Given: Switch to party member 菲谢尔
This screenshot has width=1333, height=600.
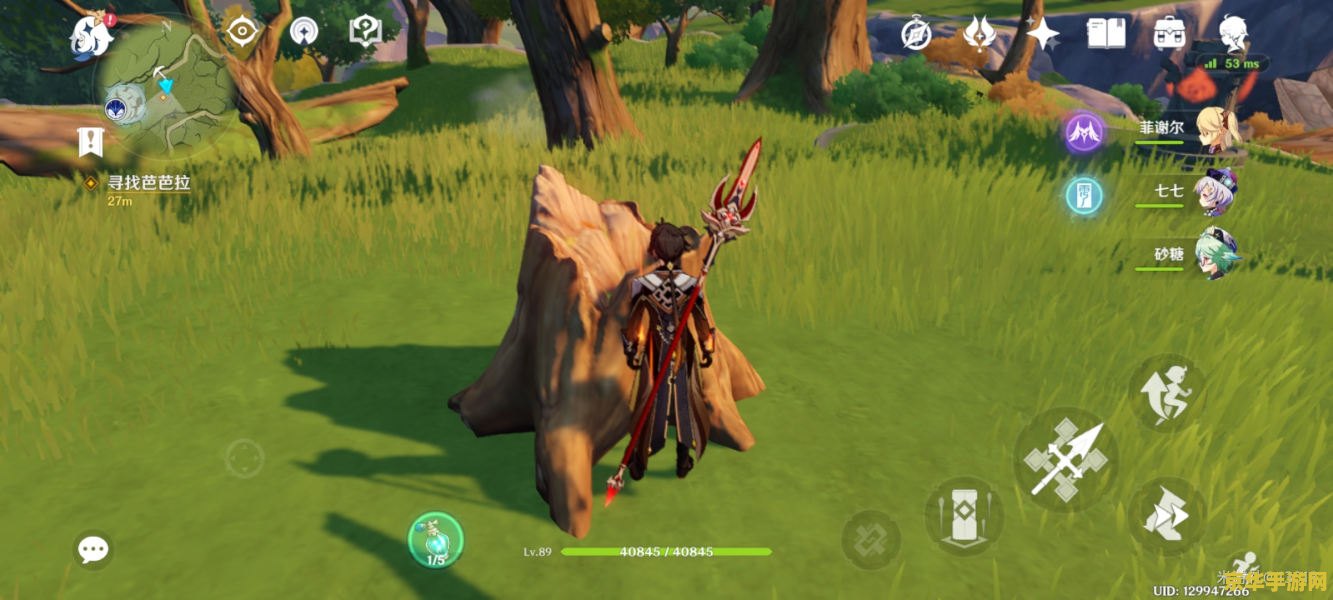Looking at the screenshot, I should (x=1215, y=130).
